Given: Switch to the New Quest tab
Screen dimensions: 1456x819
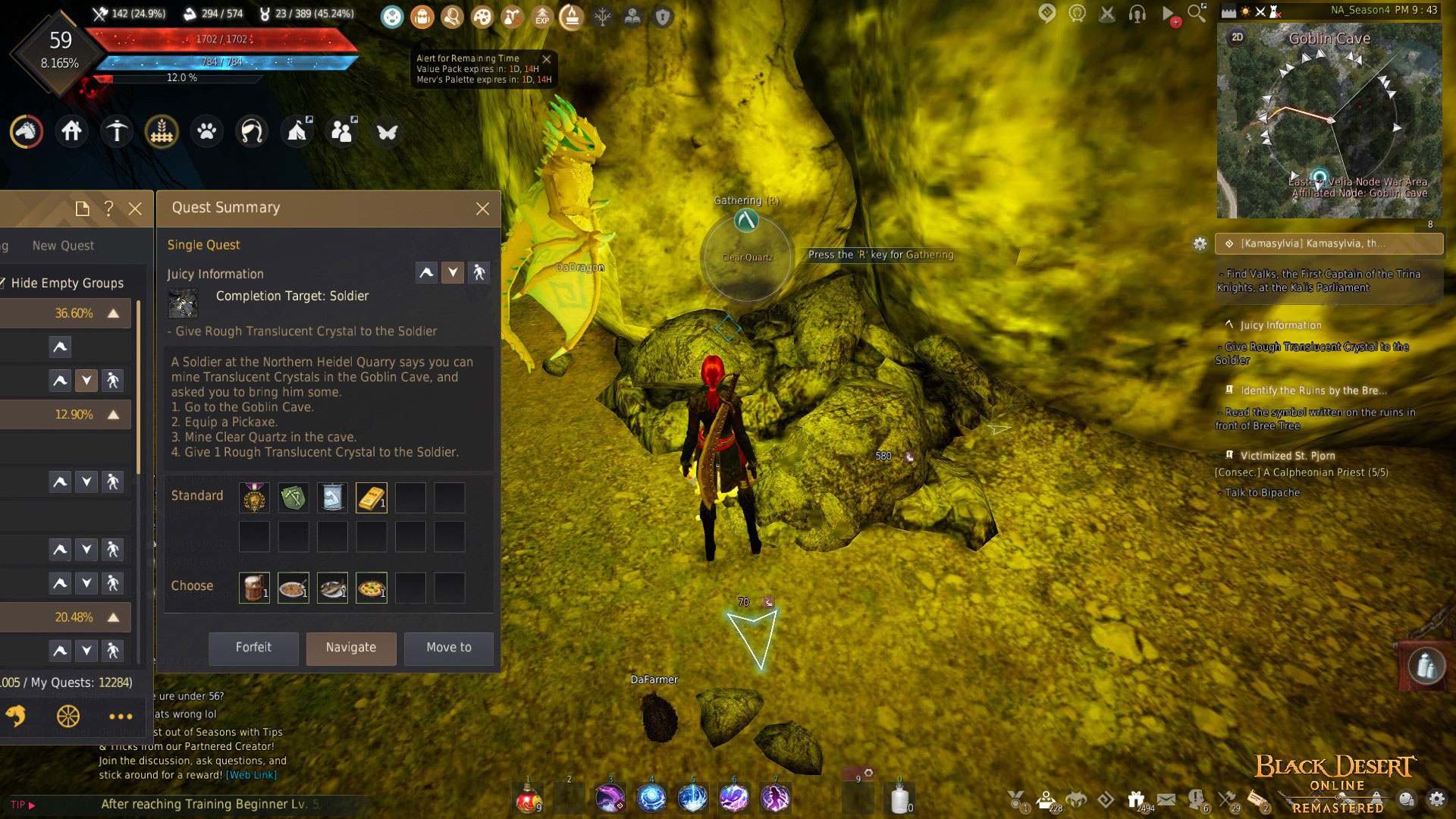Looking at the screenshot, I should pos(63,246).
